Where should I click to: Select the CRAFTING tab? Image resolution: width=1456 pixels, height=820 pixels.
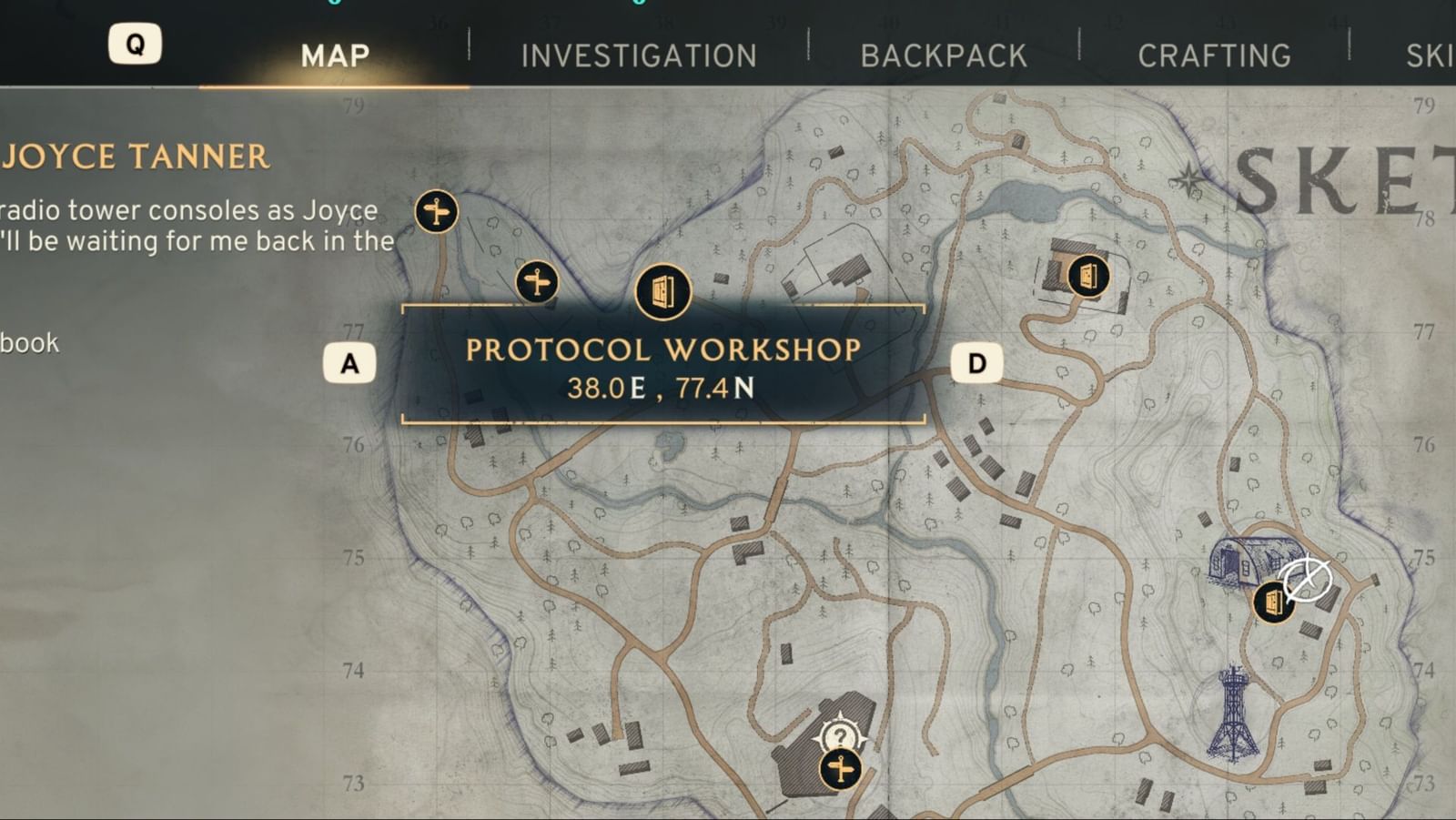point(1215,55)
